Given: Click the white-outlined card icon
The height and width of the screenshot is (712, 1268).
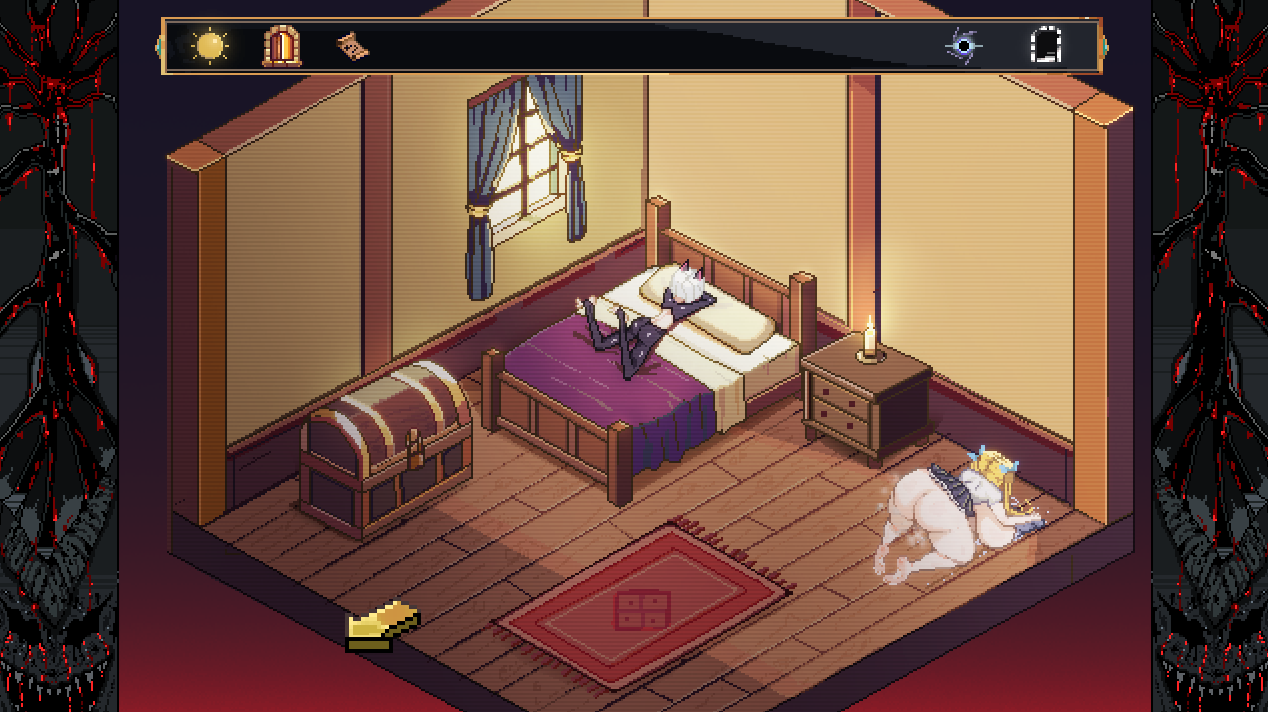Looking at the screenshot, I should pyautogui.click(x=1046, y=46).
